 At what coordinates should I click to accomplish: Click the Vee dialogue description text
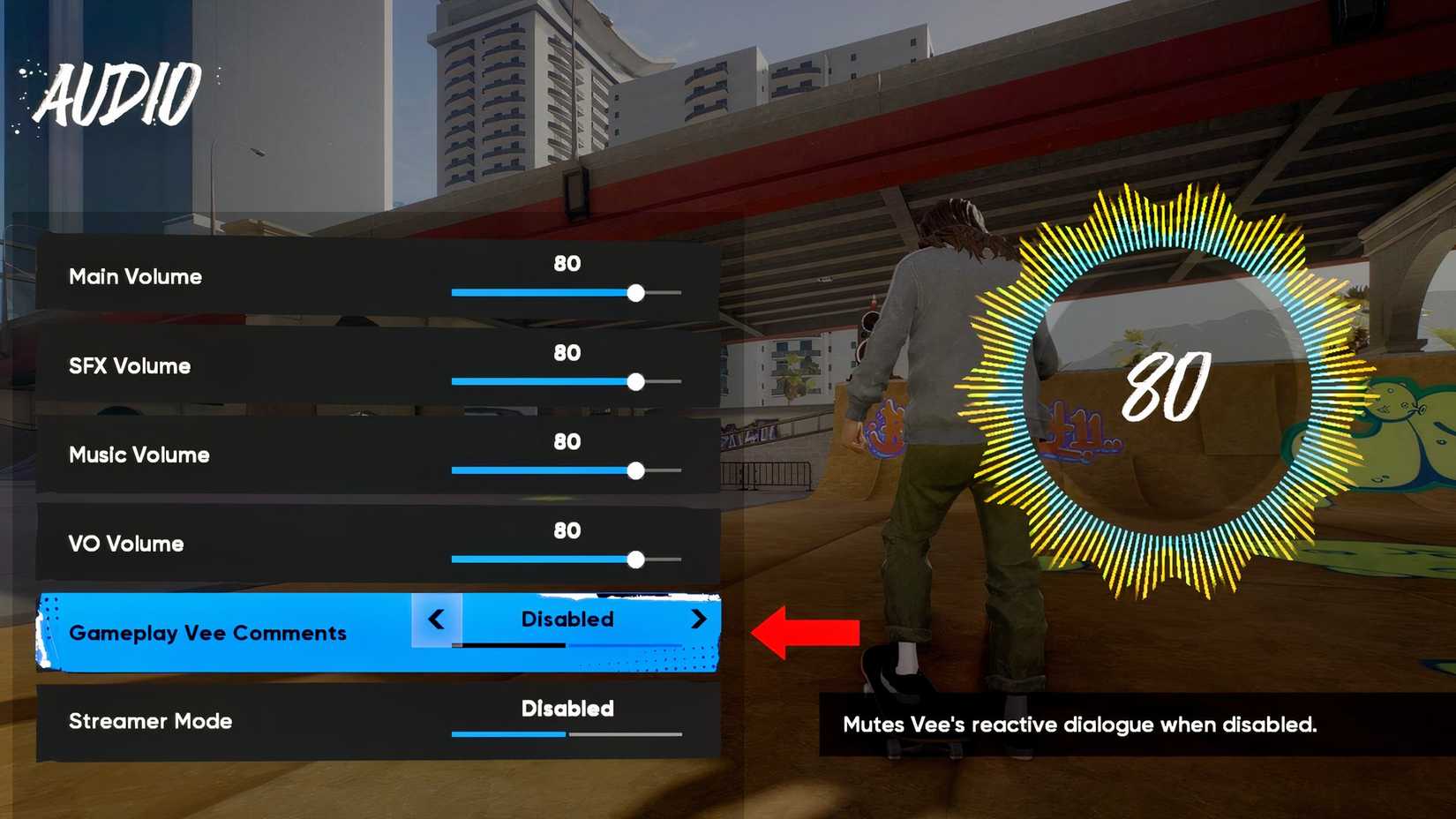[x=1078, y=725]
